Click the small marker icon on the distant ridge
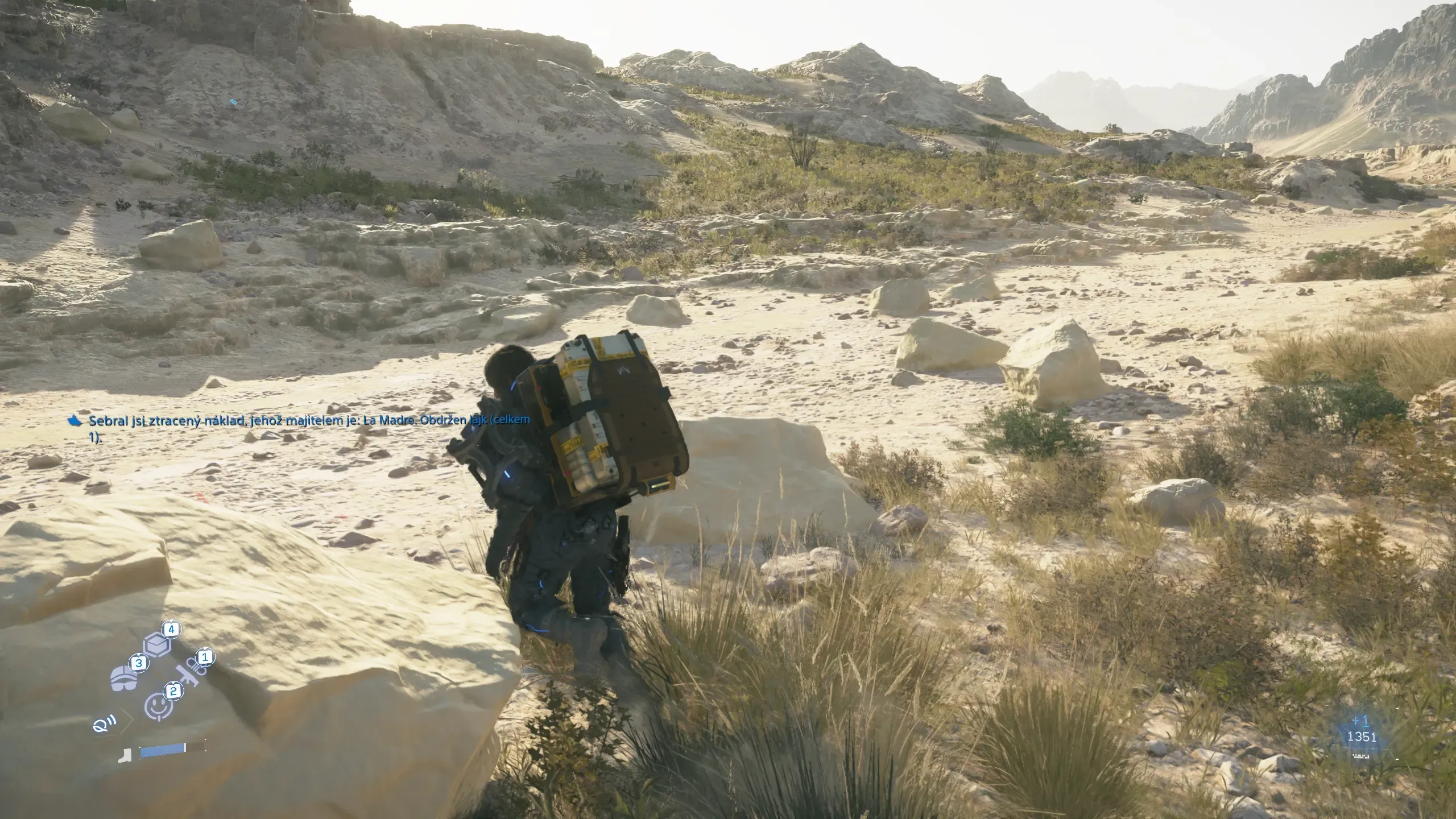 pyautogui.click(x=233, y=102)
